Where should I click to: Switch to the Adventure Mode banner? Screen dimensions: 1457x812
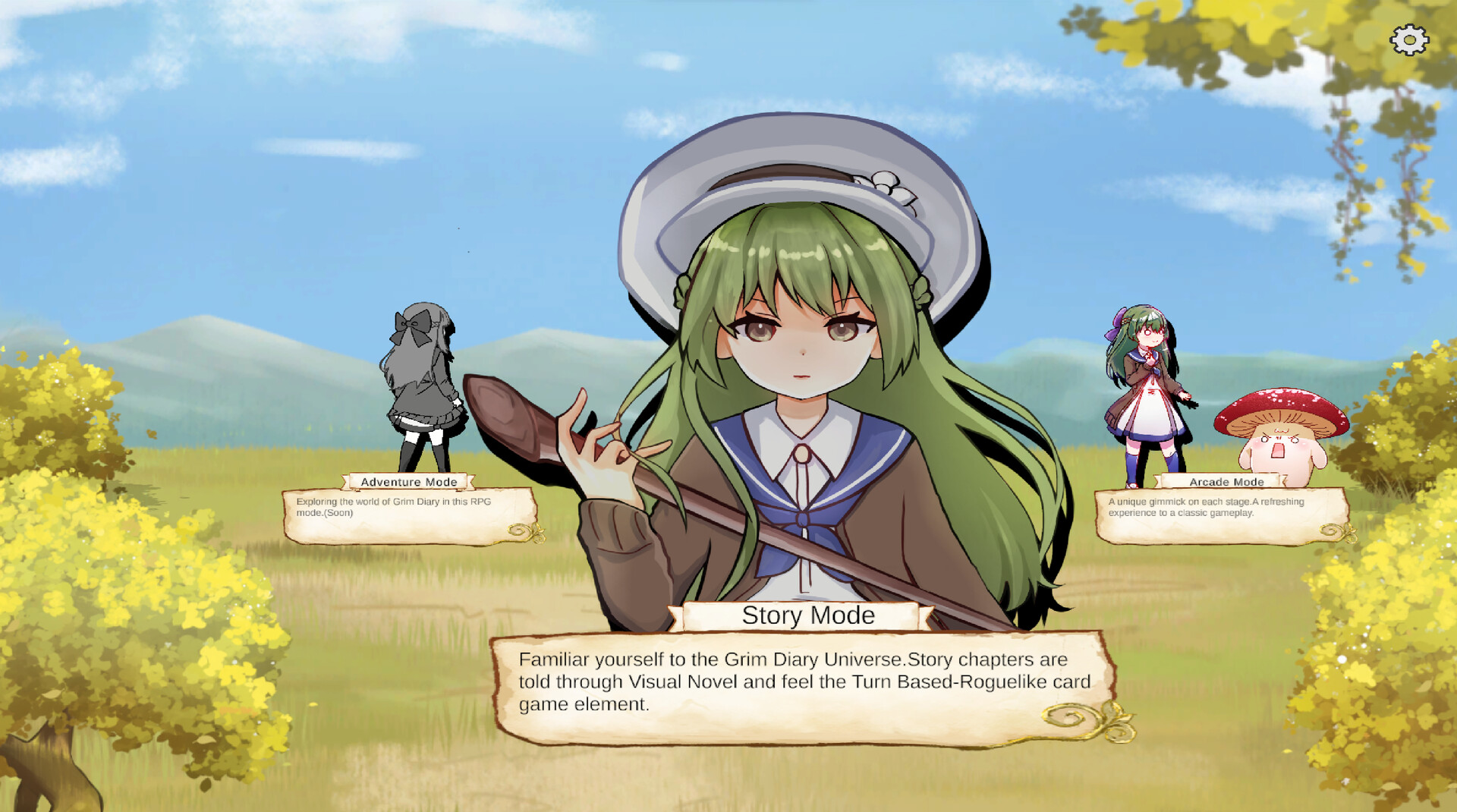(411, 481)
